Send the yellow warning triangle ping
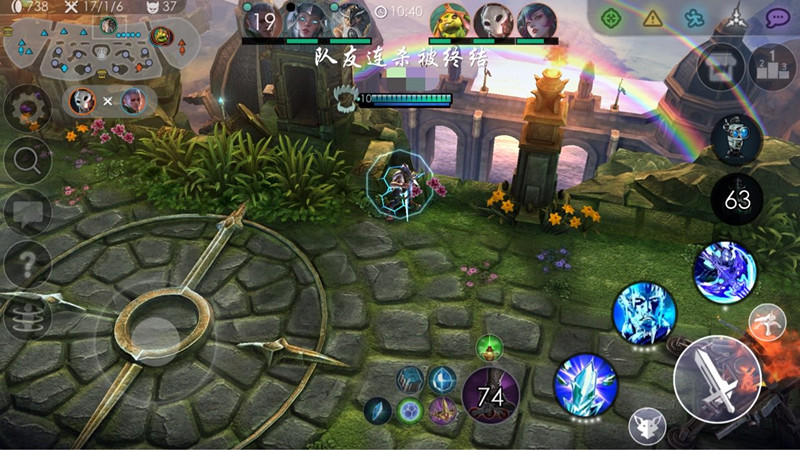 coord(653,17)
